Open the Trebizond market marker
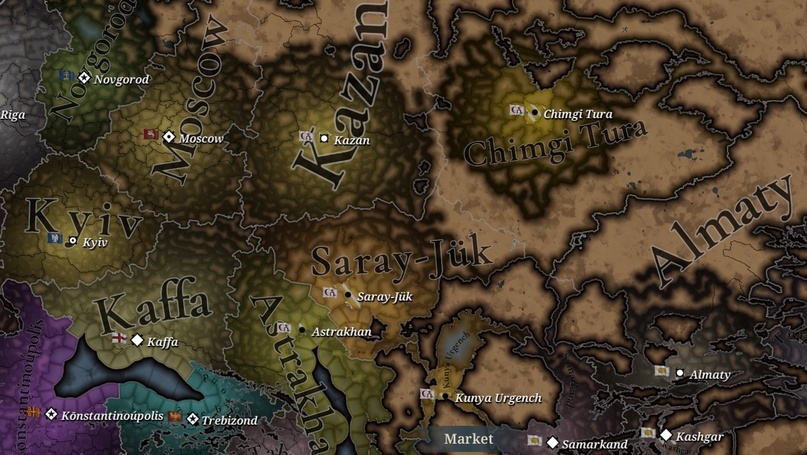 coord(193,420)
